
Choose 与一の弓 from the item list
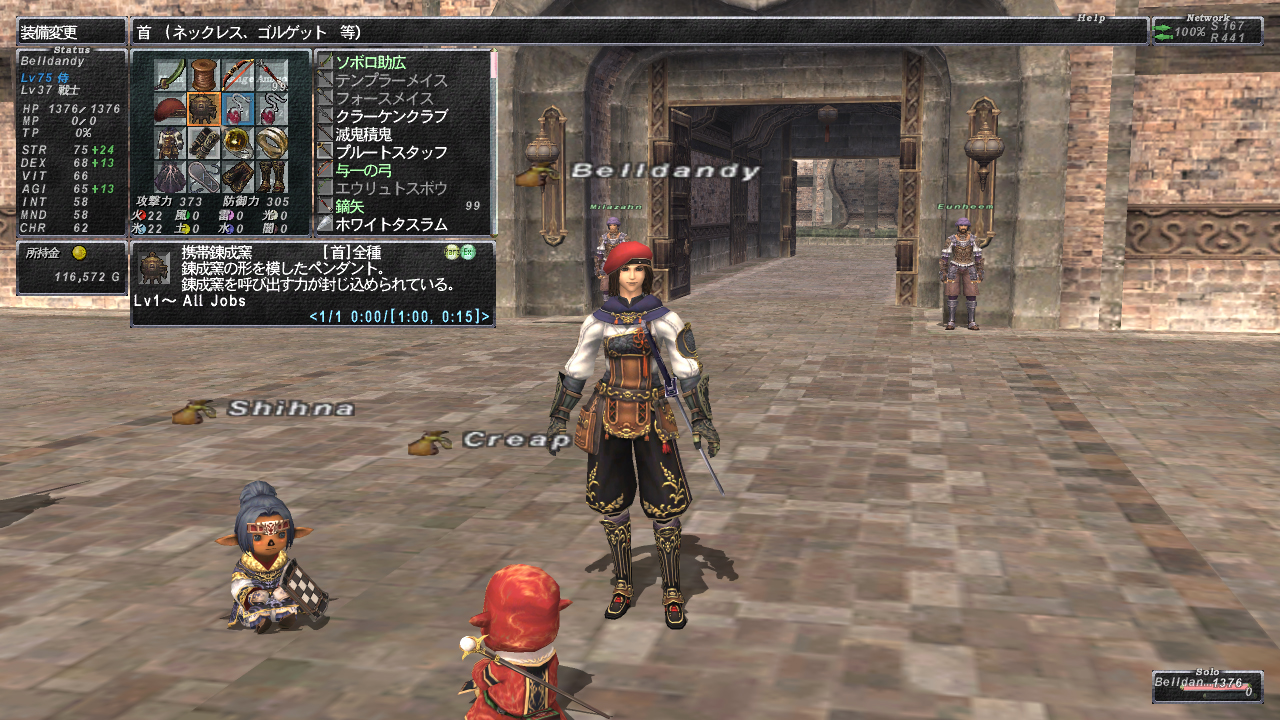(x=365, y=170)
